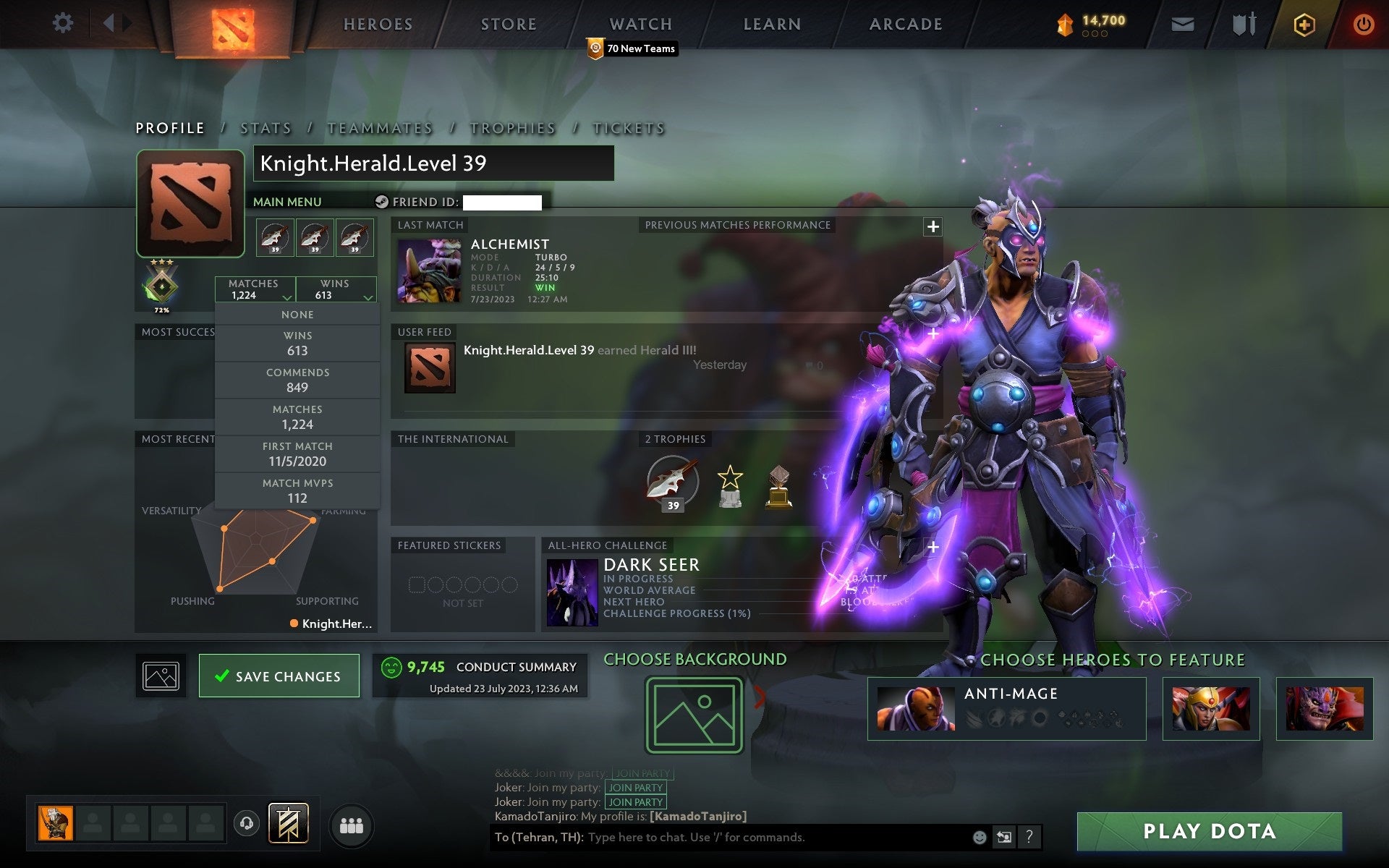Click Joker's JOIN PARTY link
This screenshot has height=868, width=1389.
pyautogui.click(x=634, y=788)
